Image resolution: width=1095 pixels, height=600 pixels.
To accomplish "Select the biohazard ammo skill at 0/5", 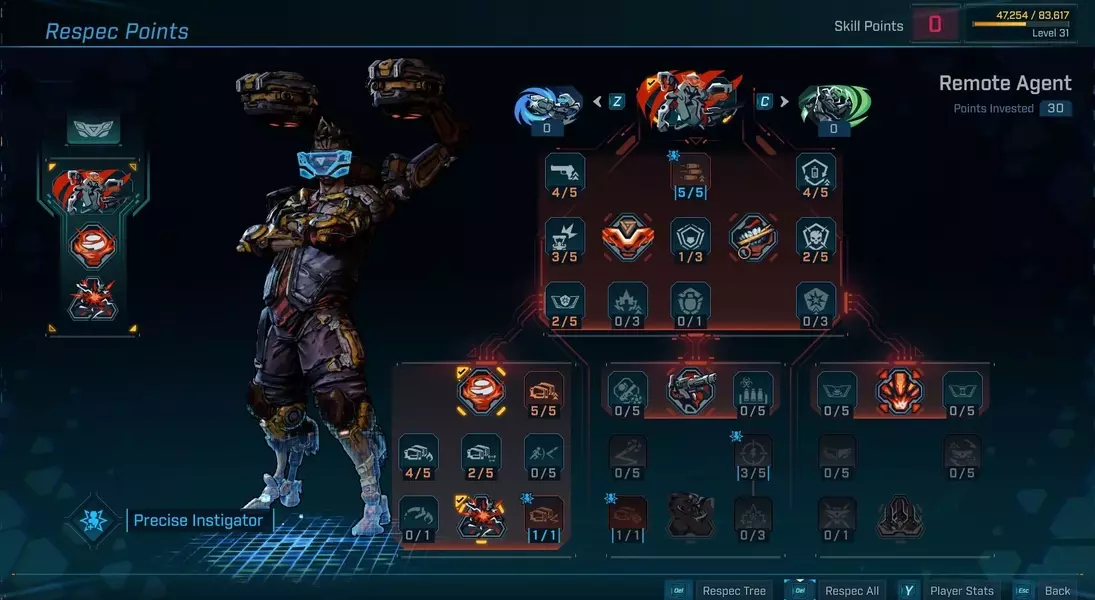I will [753, 389].
